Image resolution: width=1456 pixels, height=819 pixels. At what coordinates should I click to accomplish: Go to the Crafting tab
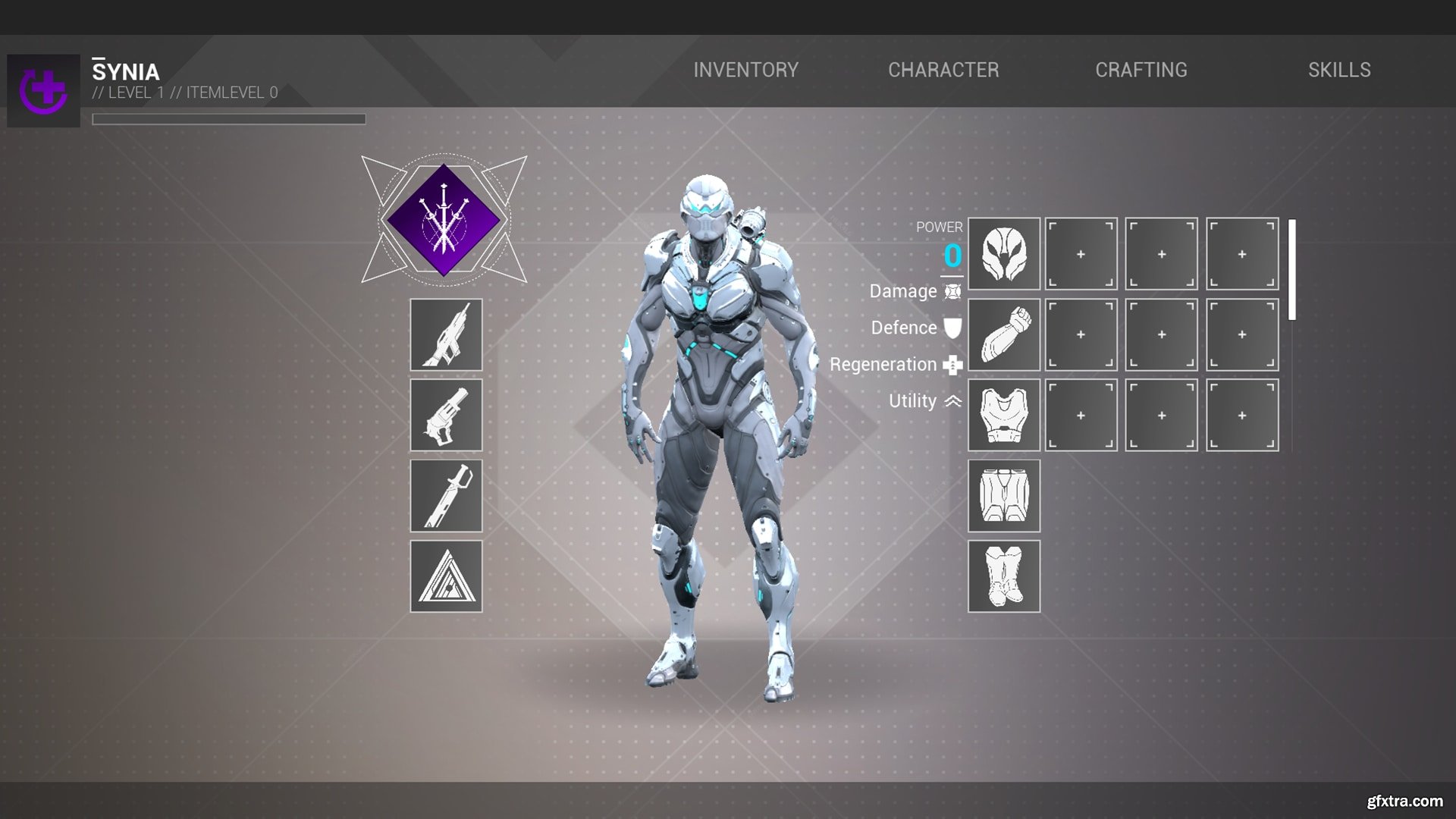[x=1141, y=70]
